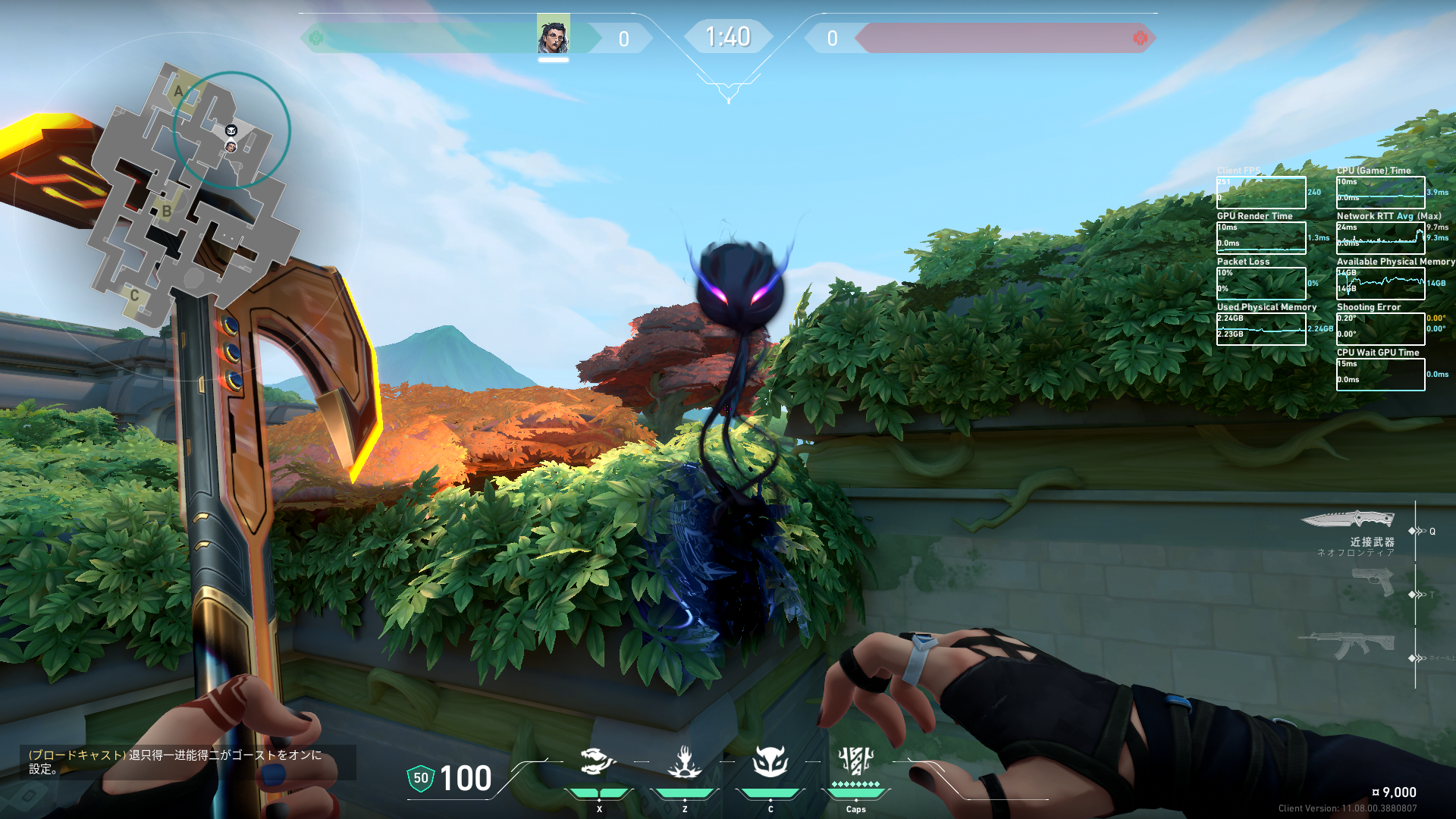
Task: Activate the horned-mask ability icon
Action: pyautogui.click(x=770, y=761)
